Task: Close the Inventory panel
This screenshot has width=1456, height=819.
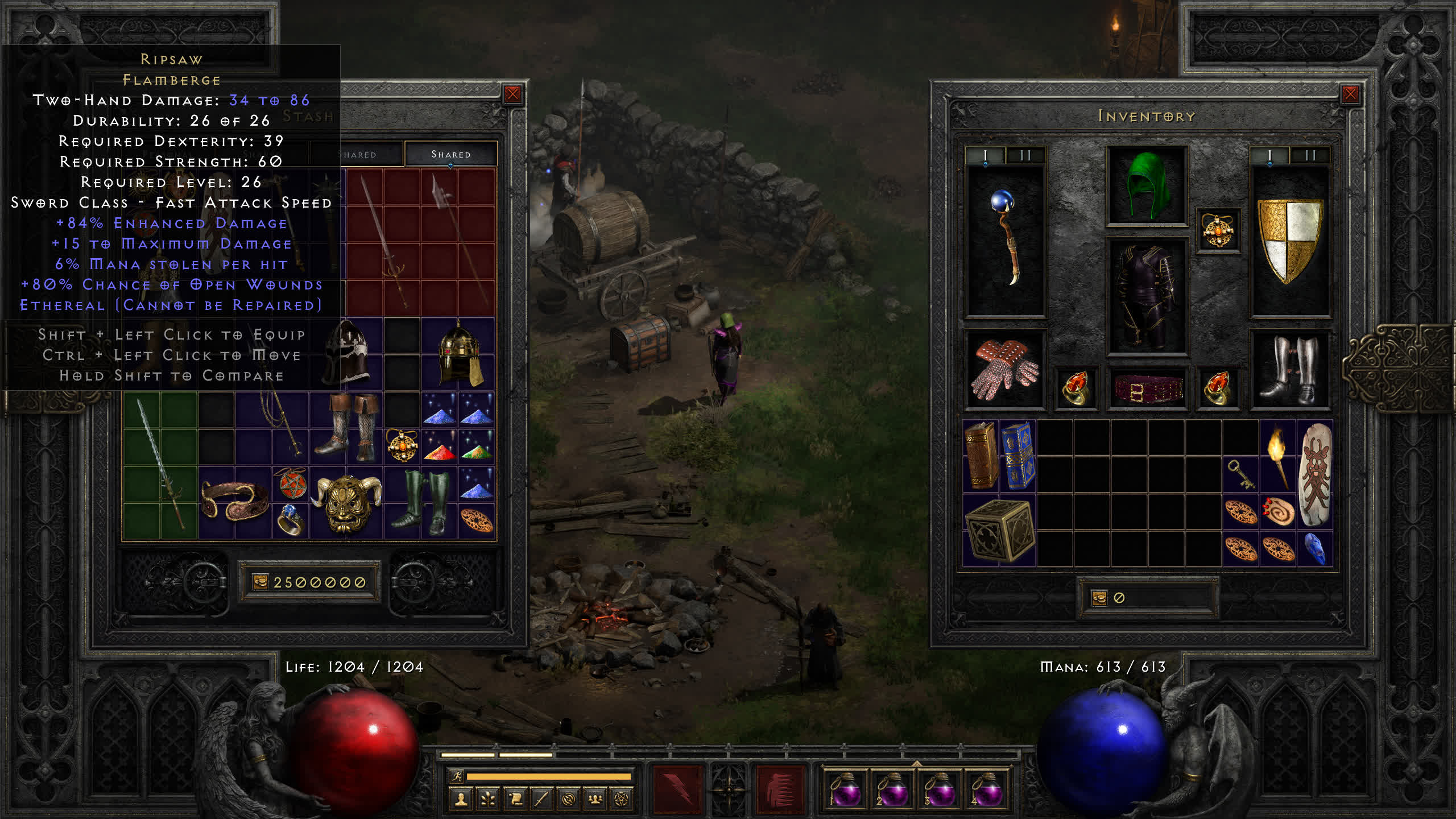Action: (x=1350, y=94)
